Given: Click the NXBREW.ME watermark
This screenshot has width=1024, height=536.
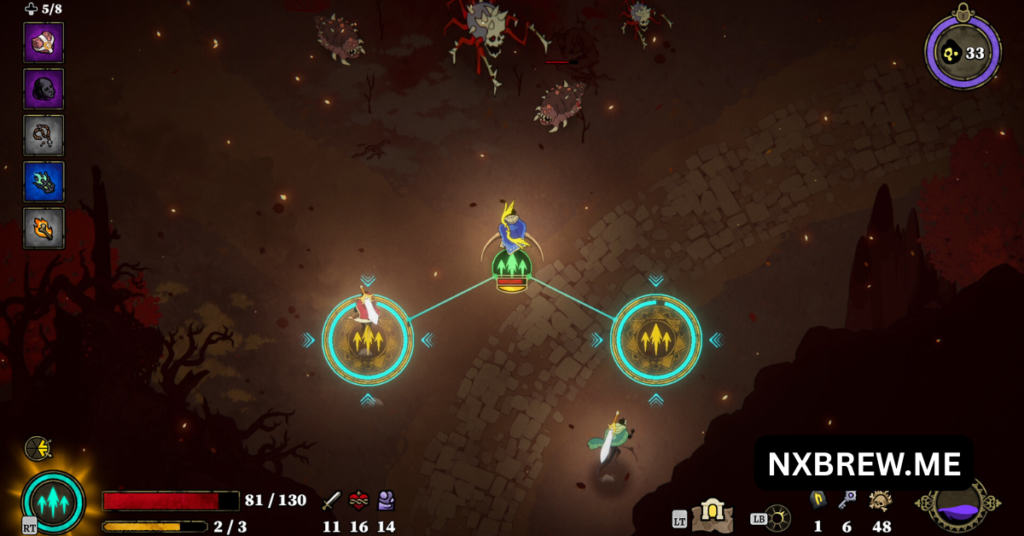Looking at the screenshot, I should pos(864,464).
